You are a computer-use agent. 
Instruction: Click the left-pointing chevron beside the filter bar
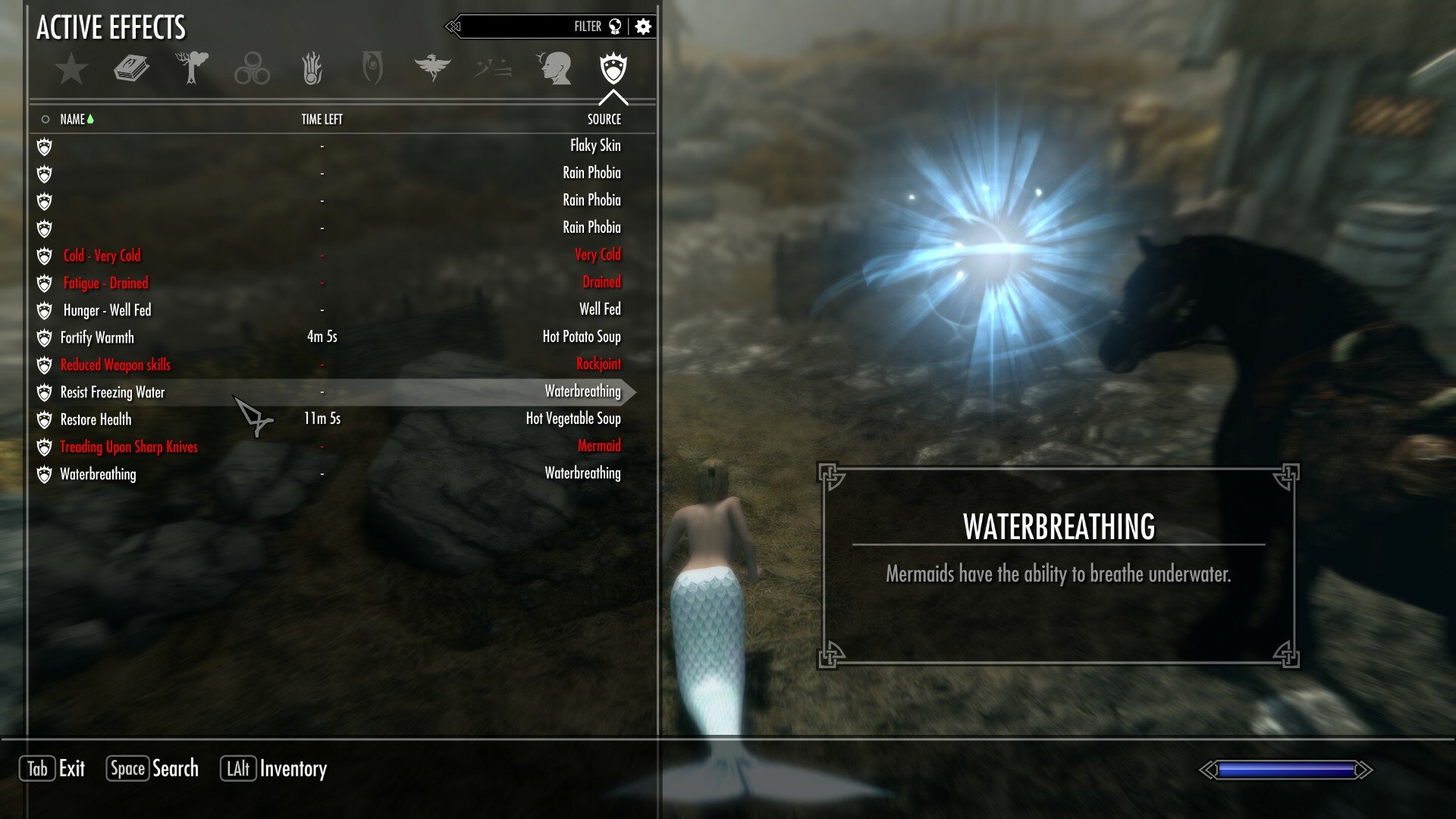[453, 25]
